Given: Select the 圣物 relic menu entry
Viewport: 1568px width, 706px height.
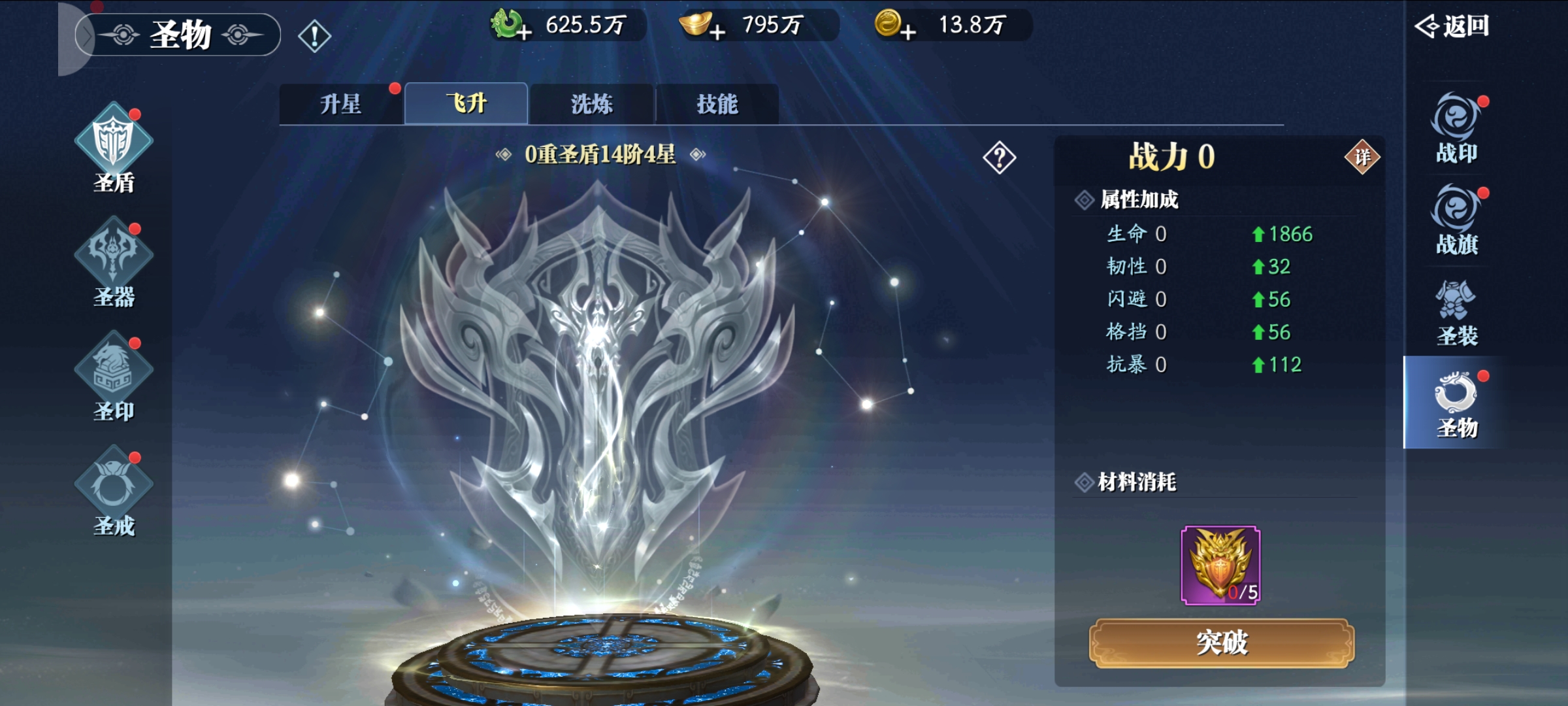Looking at the screenshot, I should [x=1456, y=404].
